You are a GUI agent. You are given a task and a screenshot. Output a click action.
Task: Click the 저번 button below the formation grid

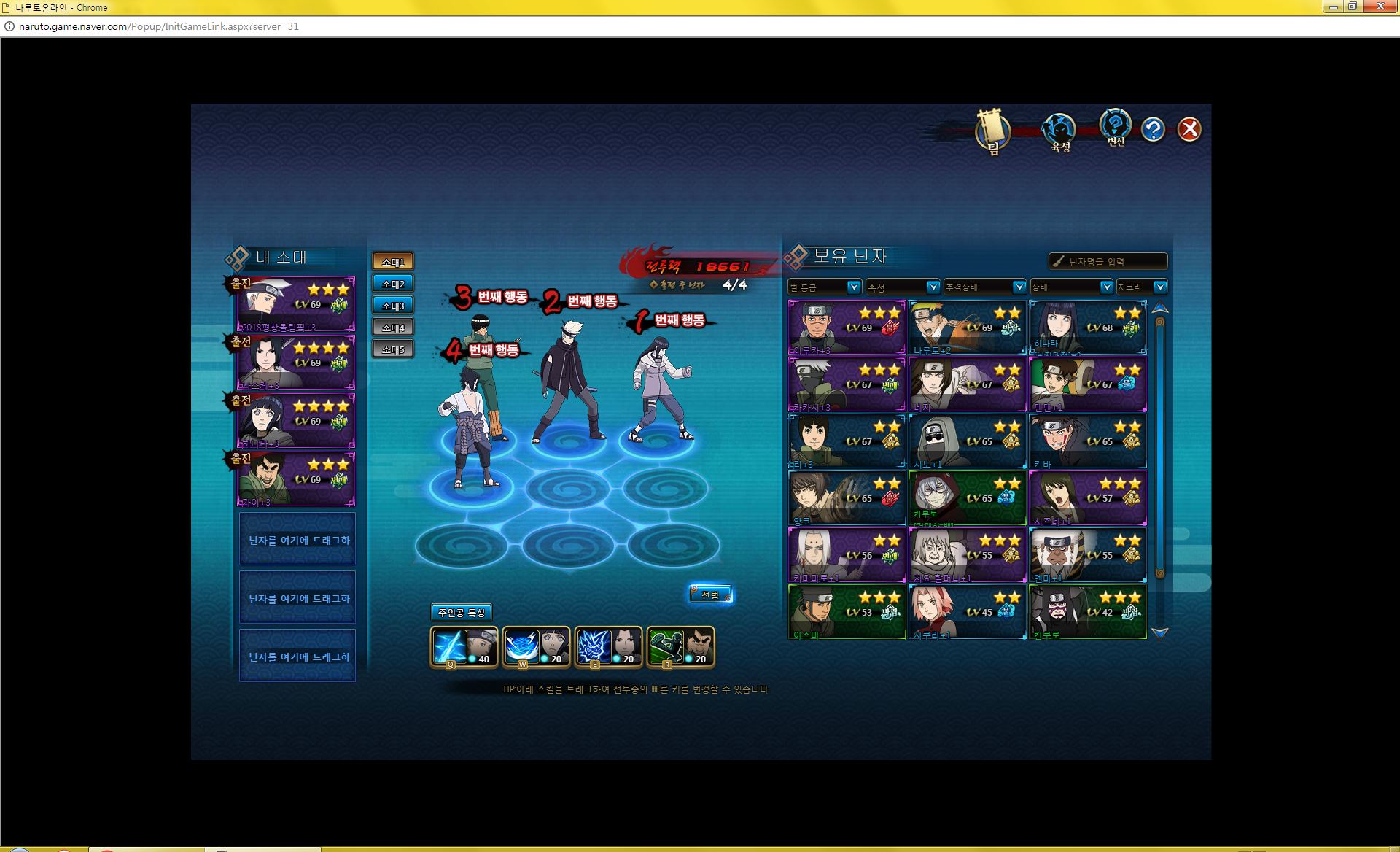710,595
